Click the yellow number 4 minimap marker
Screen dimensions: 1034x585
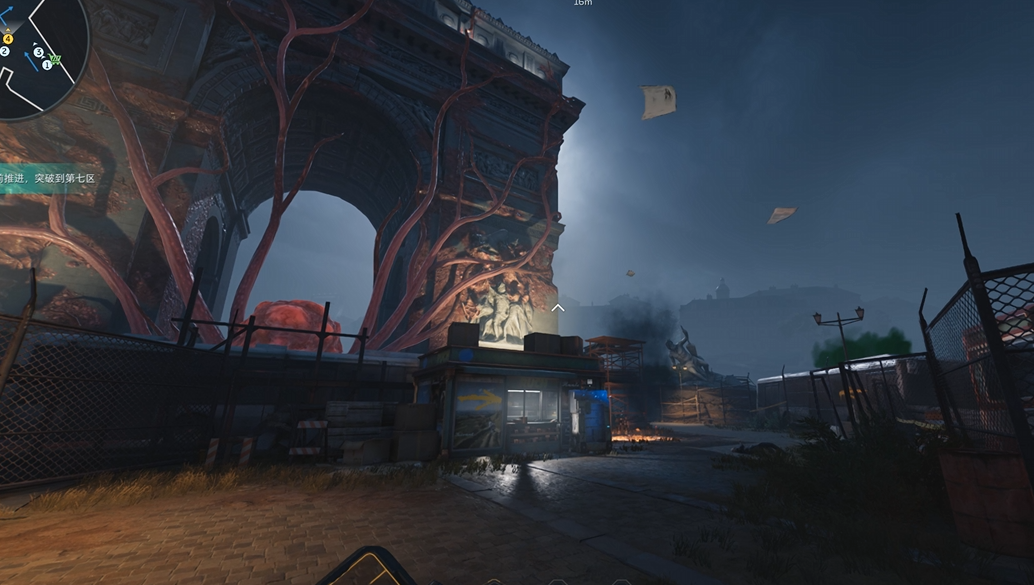pyautogui.click(x=8, y=38)
